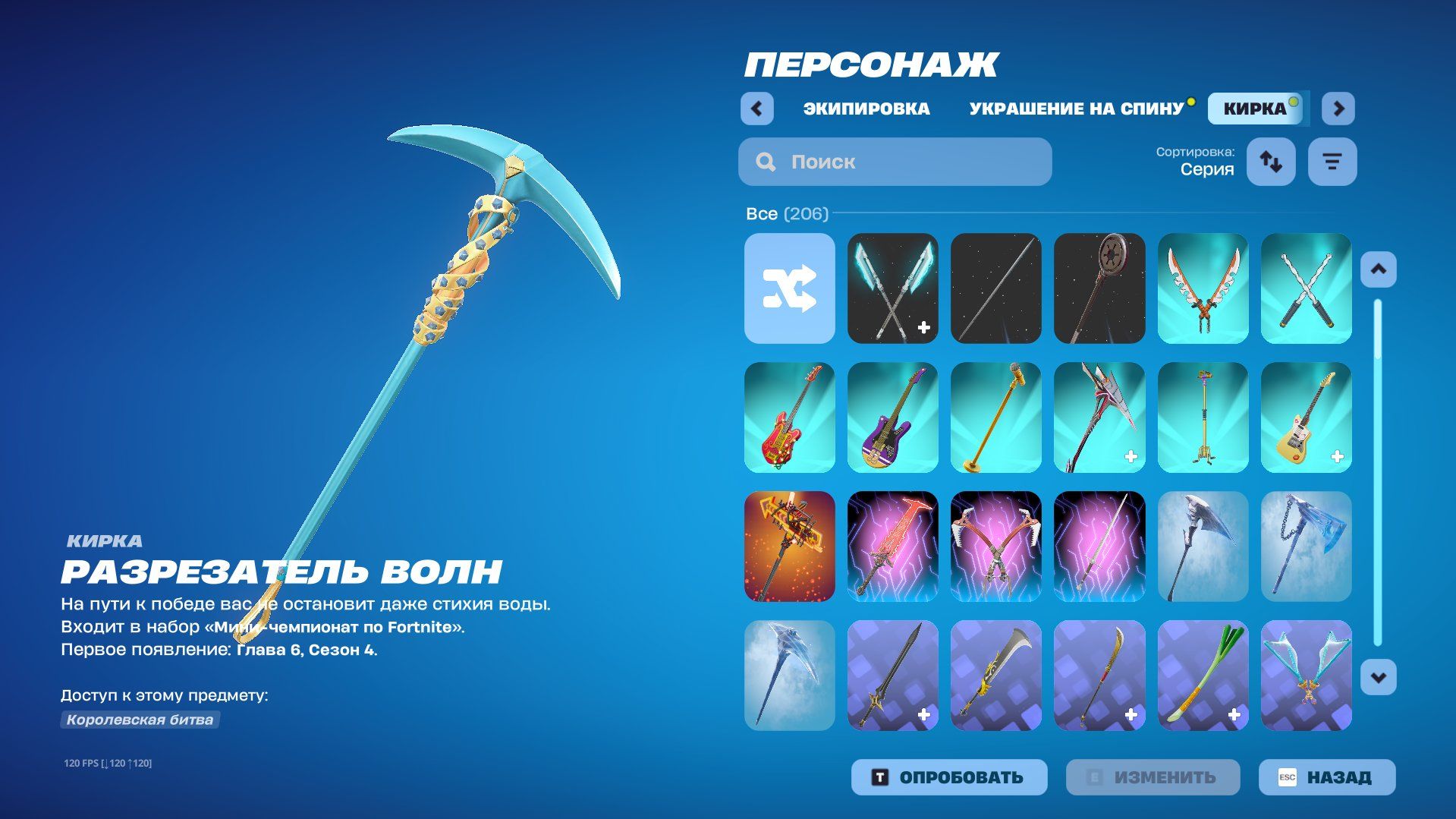
Task: Select the Кирка tab
Action: coord(1255,109)
